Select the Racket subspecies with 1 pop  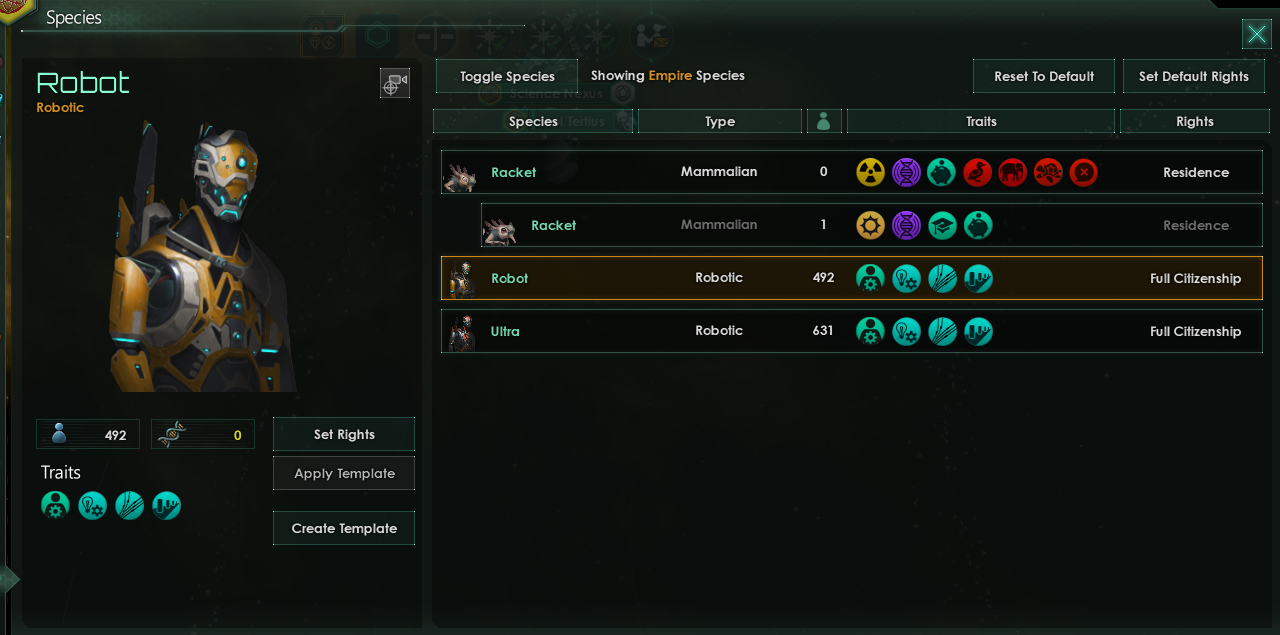click(x=553, y=226)
